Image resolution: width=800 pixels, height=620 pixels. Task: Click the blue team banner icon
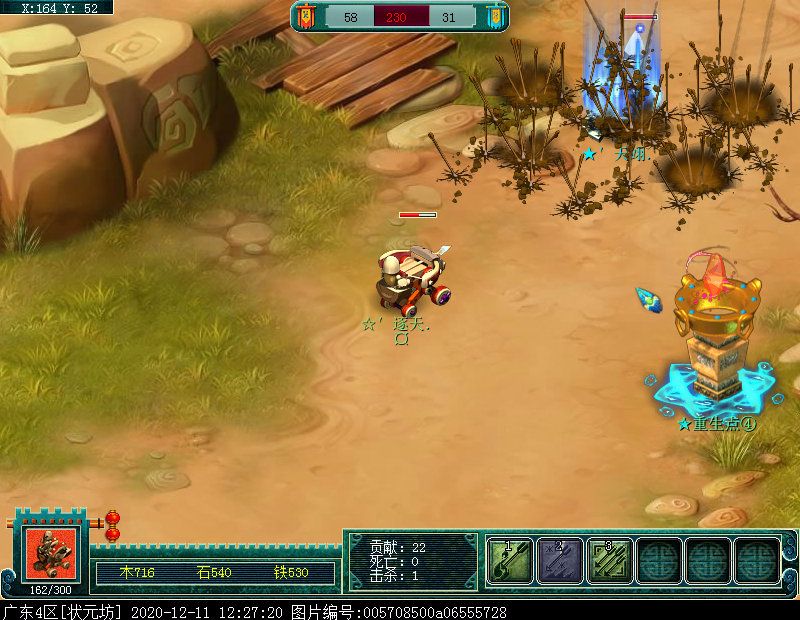(494, 17)
